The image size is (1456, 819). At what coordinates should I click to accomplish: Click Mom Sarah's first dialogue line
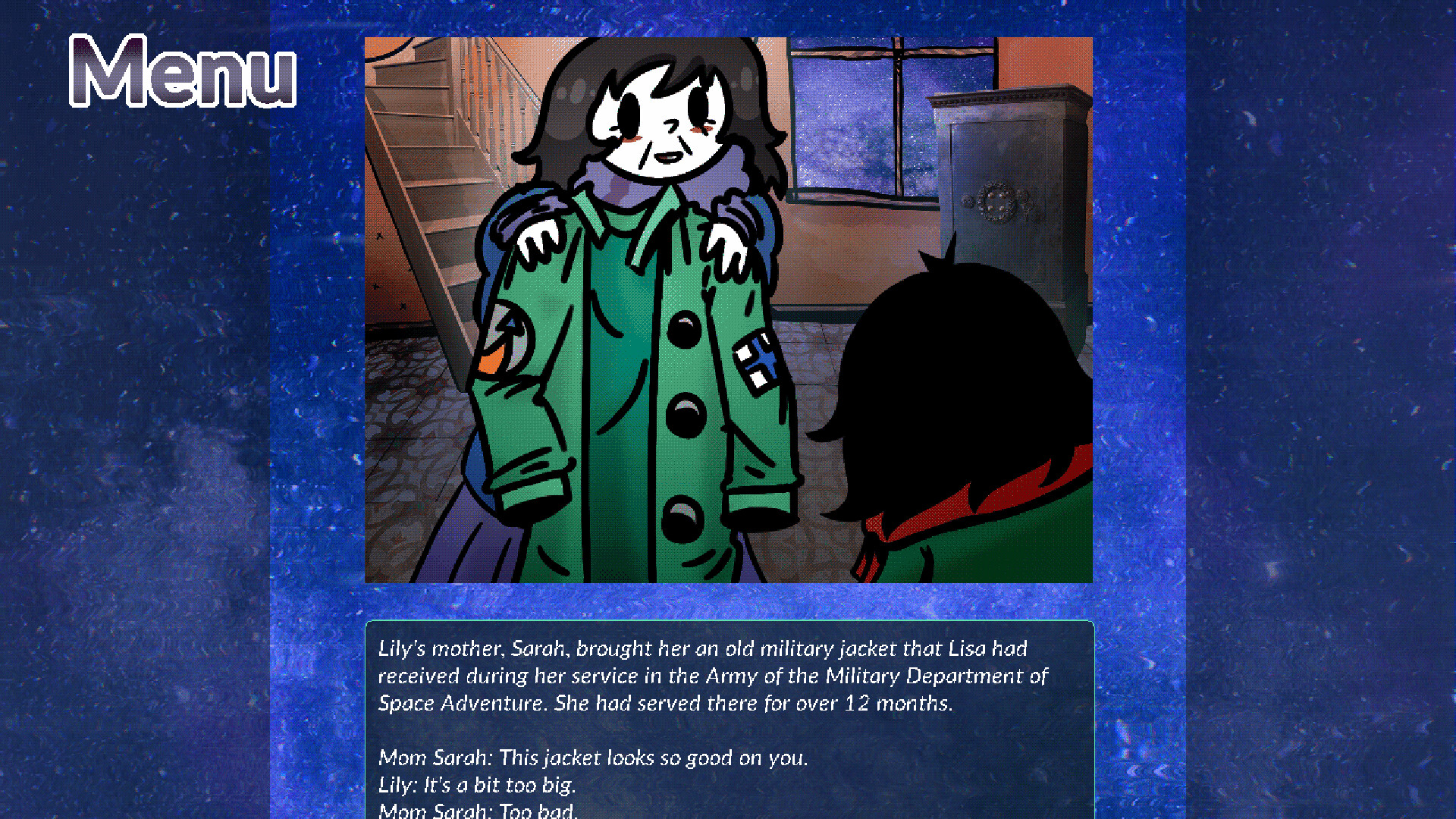[x=594, y=758]
